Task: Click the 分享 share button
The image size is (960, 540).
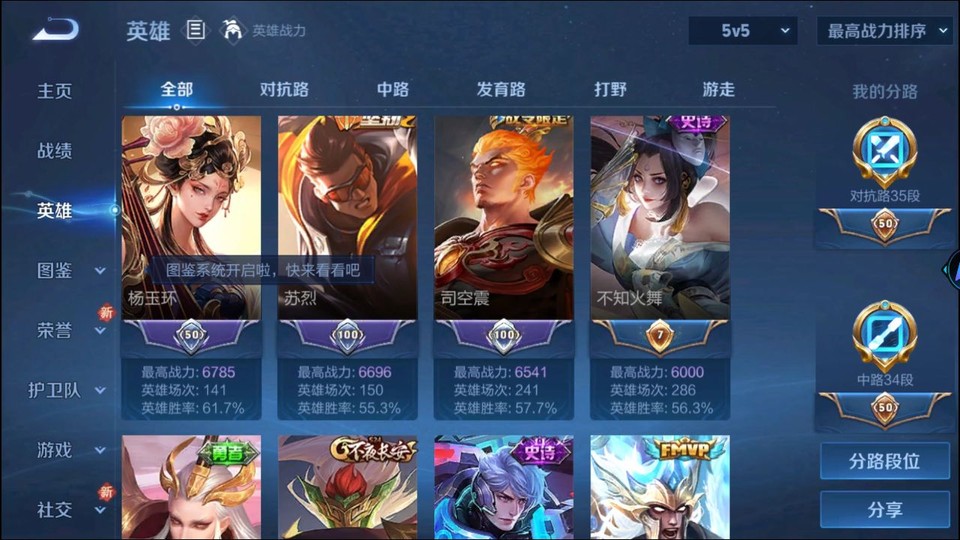Action: 884,510
